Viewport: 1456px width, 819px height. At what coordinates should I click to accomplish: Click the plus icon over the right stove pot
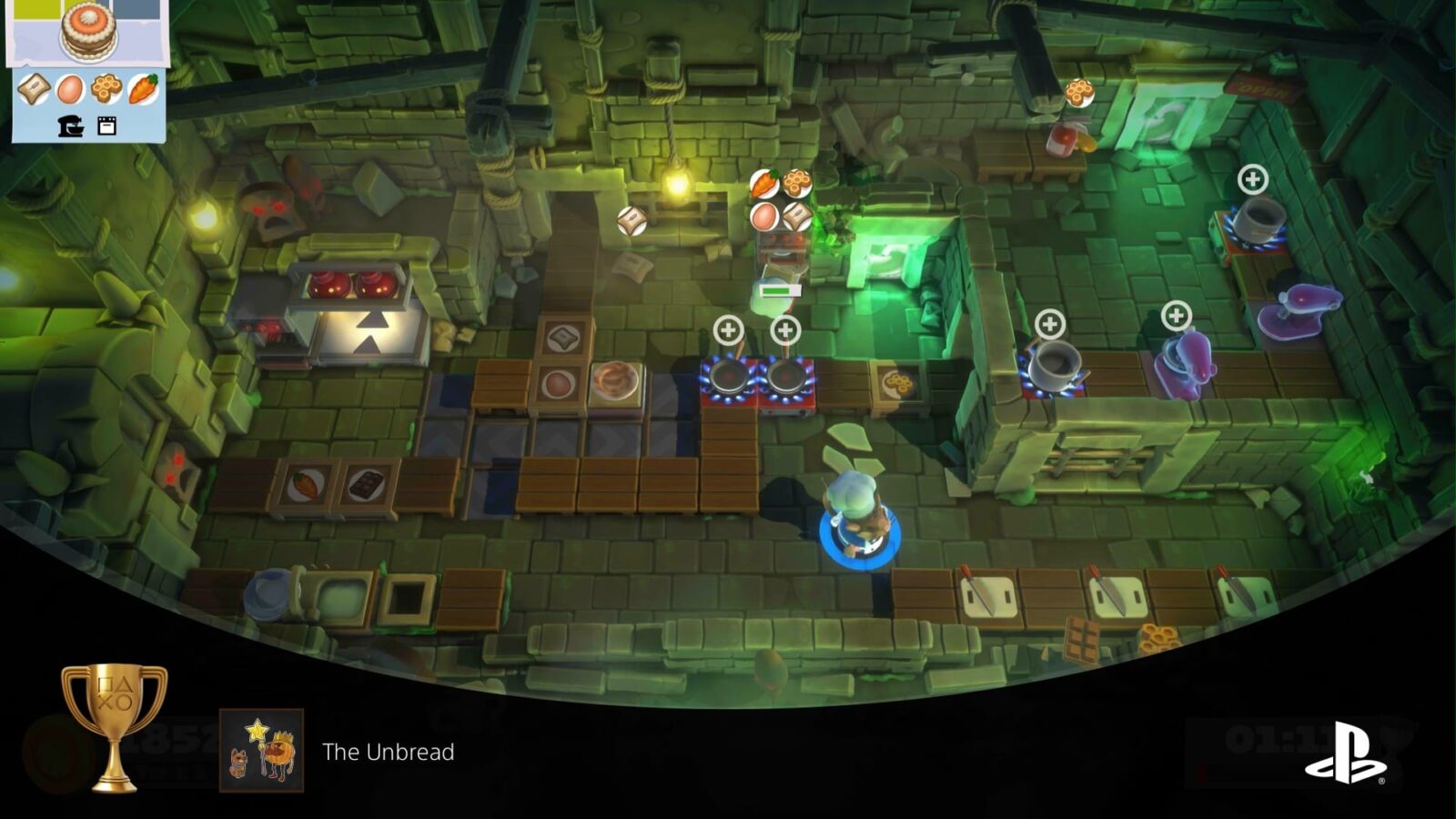pos(1254,178)
